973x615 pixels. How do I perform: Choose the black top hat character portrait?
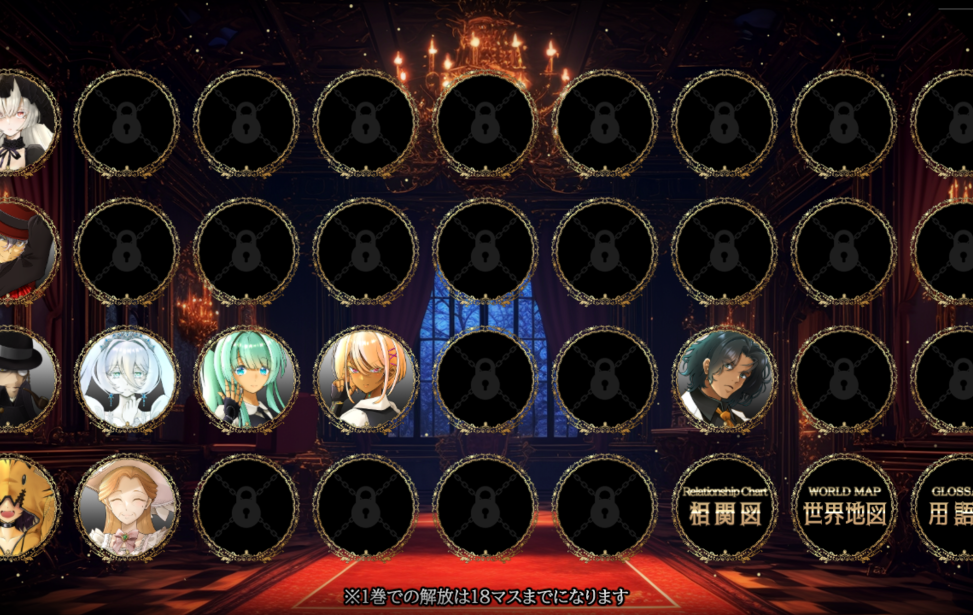24,380
